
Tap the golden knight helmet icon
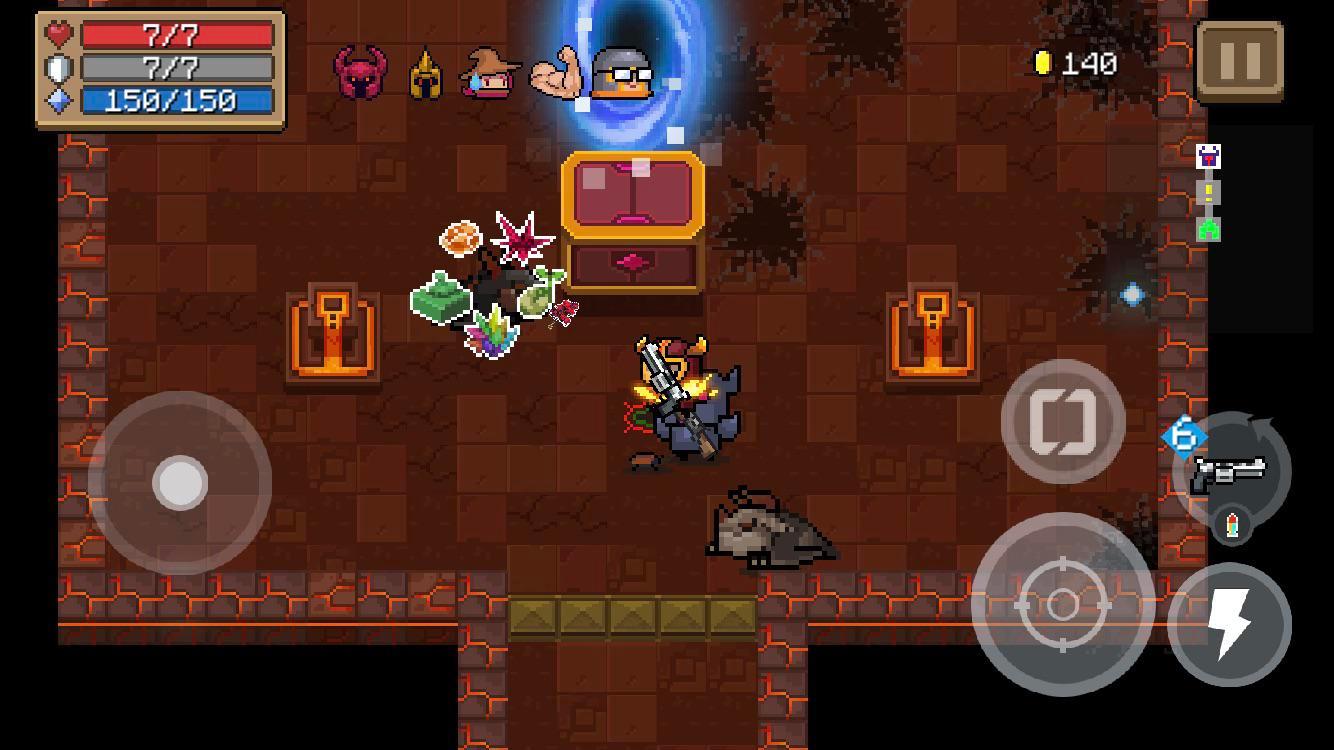coord(424,73)
